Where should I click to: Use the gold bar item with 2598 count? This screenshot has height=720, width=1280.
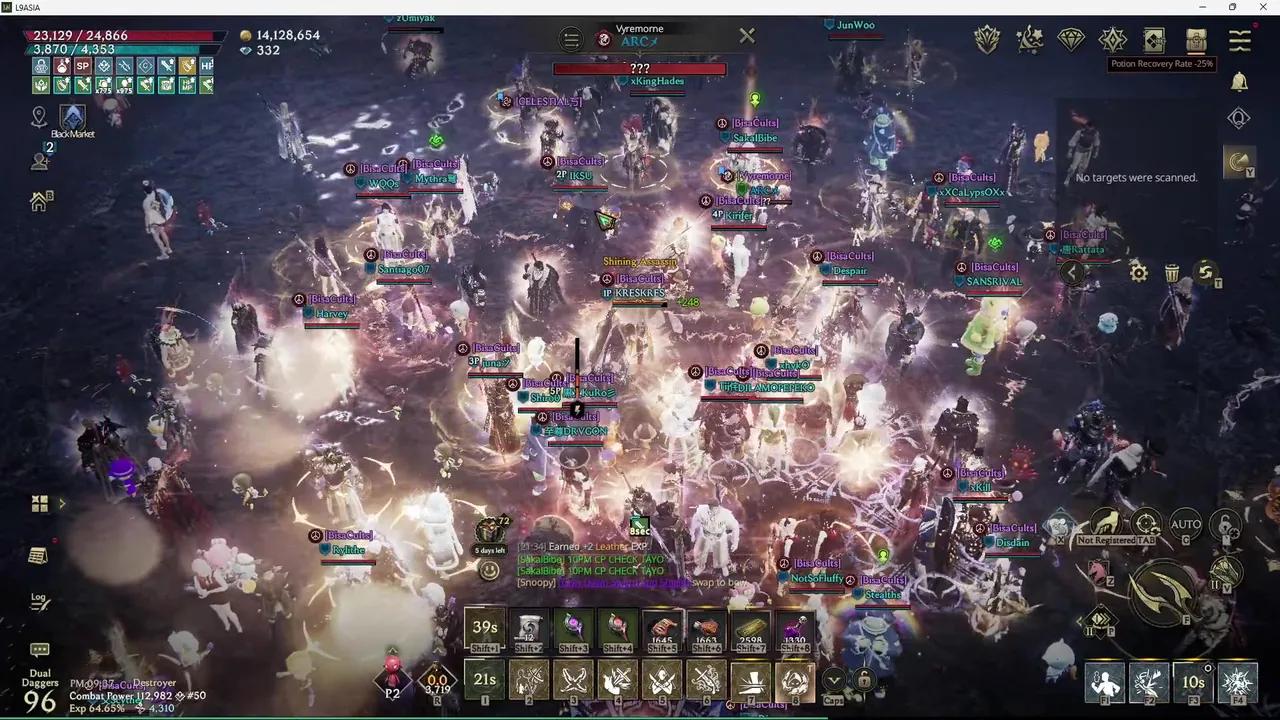[750, 629]
